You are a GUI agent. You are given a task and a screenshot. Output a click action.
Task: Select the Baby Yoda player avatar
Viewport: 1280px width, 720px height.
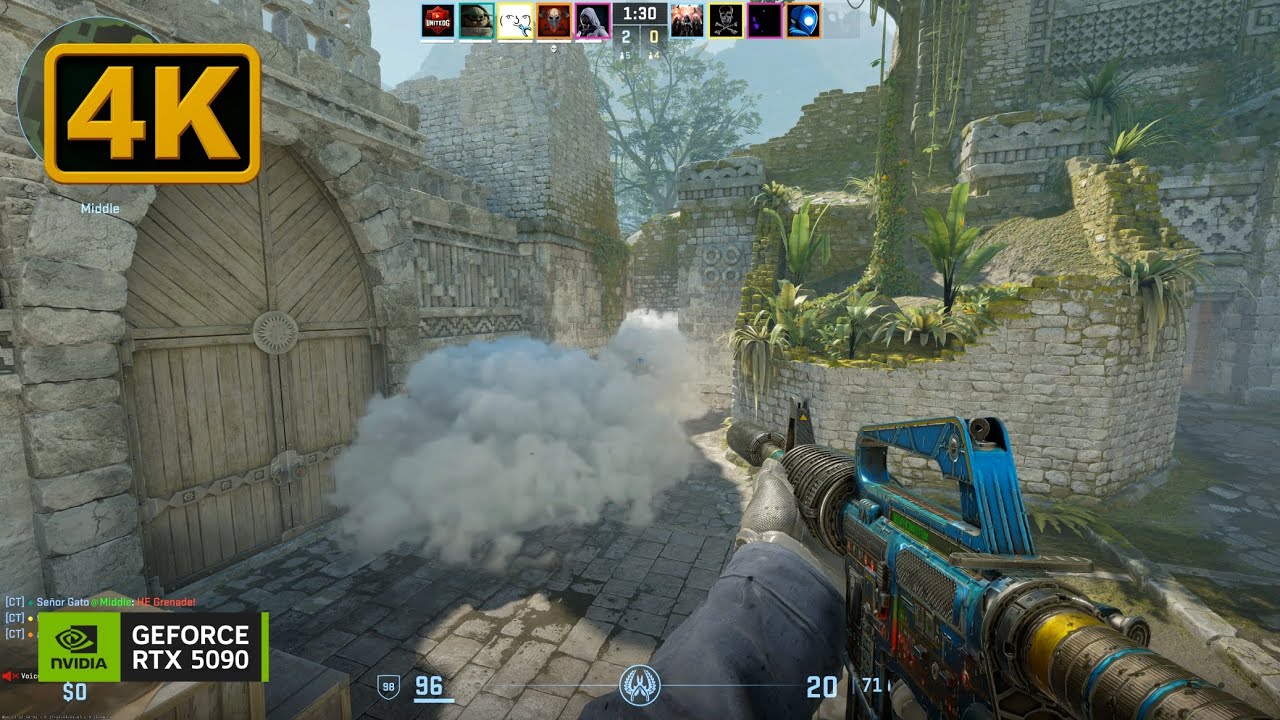point(476,21)
